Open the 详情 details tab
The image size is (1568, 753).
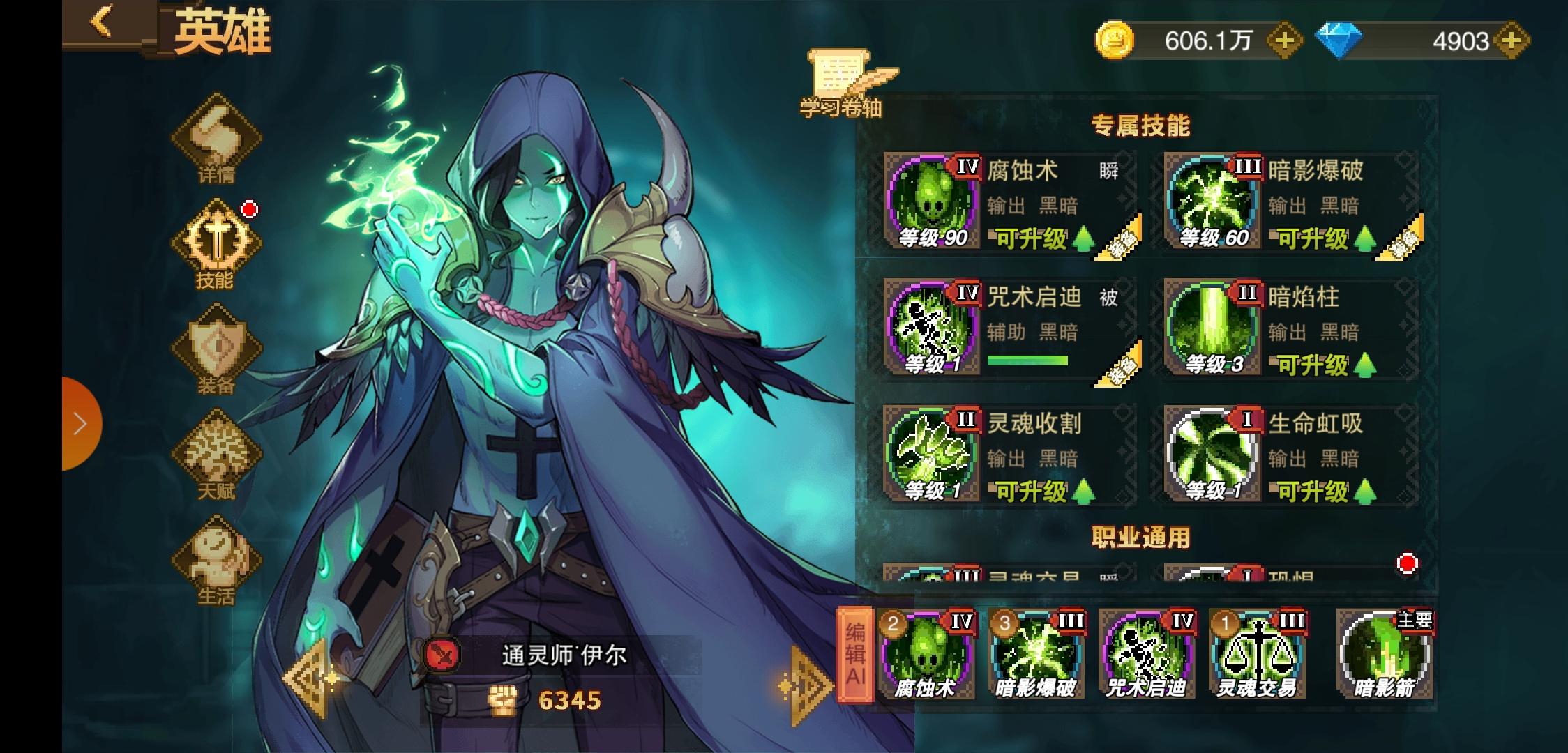click(216, 139)
